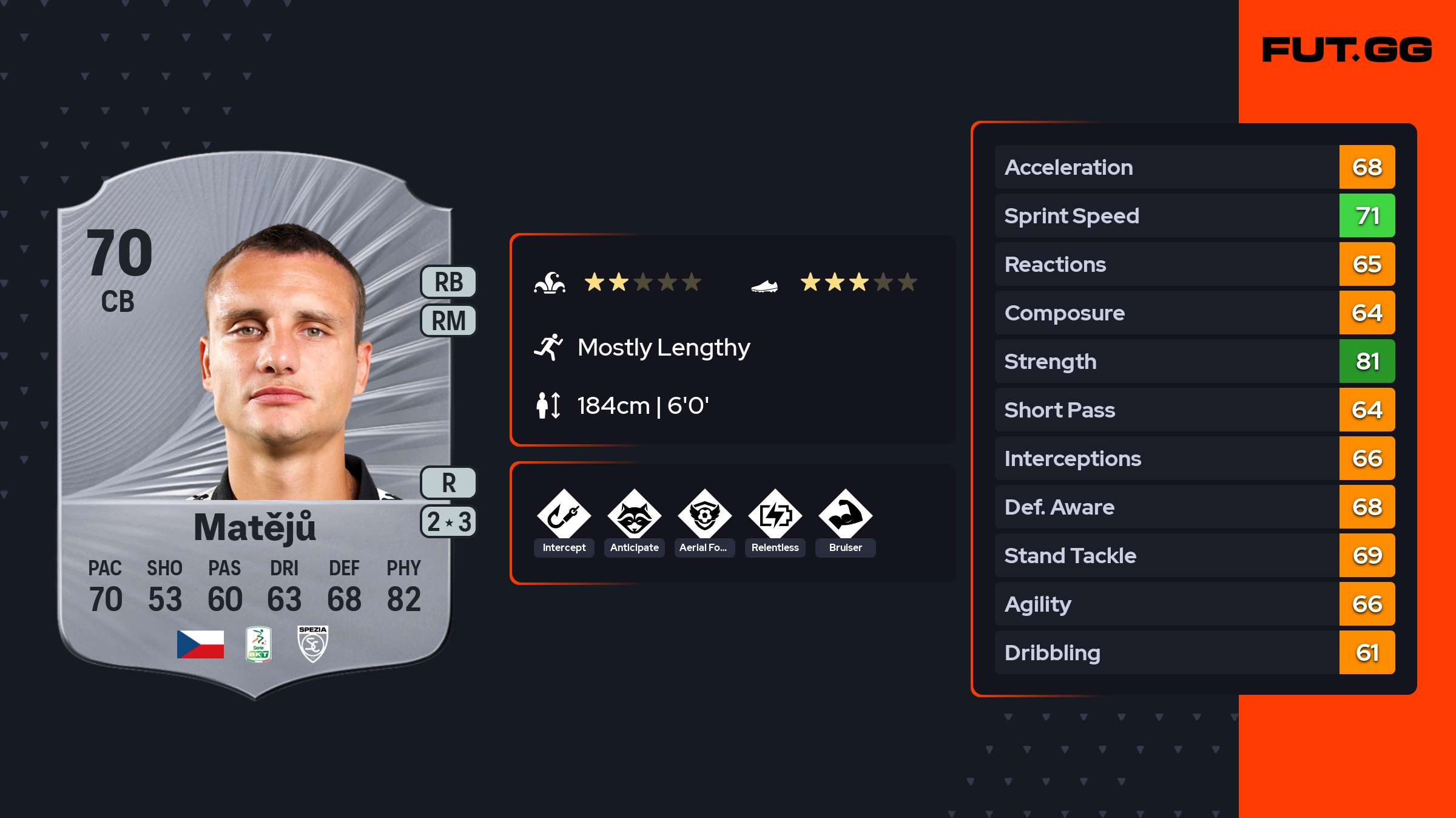Viewport: 1456px width, 818px height.
Task: Open the FUT.GG logo link
Action: tap(1347, 50)
